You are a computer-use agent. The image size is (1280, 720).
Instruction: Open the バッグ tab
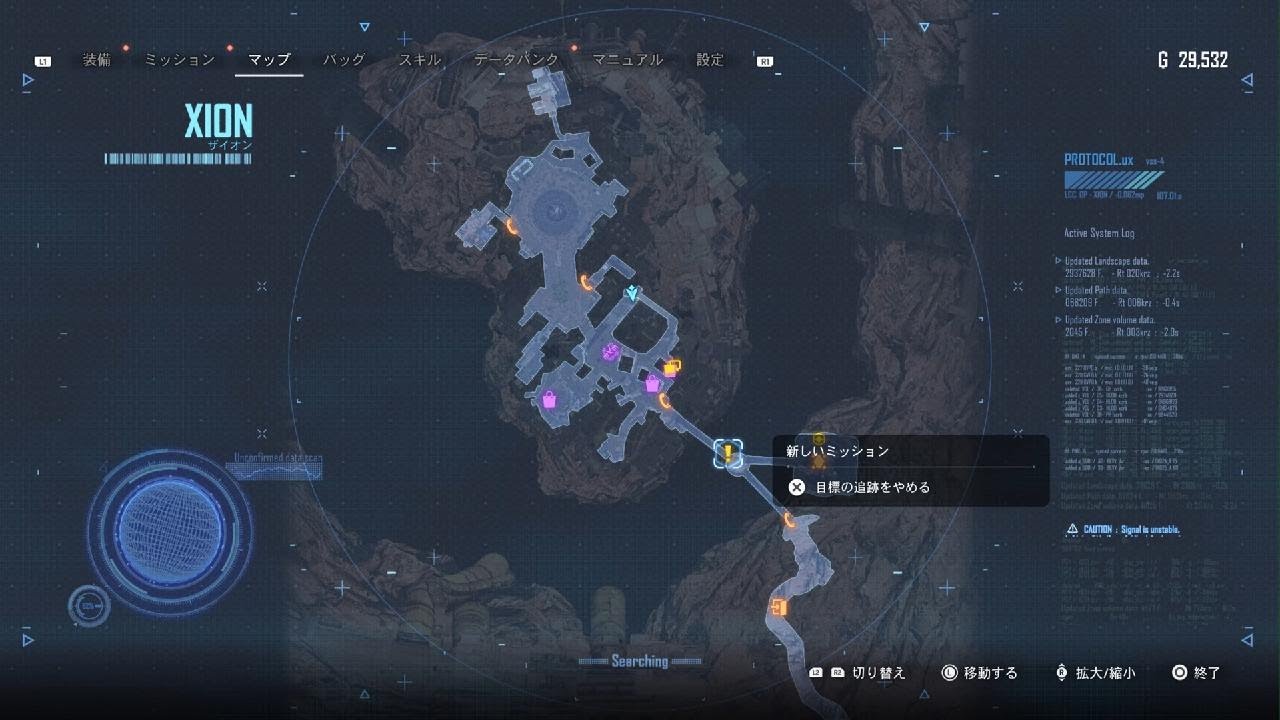point(344,60)
